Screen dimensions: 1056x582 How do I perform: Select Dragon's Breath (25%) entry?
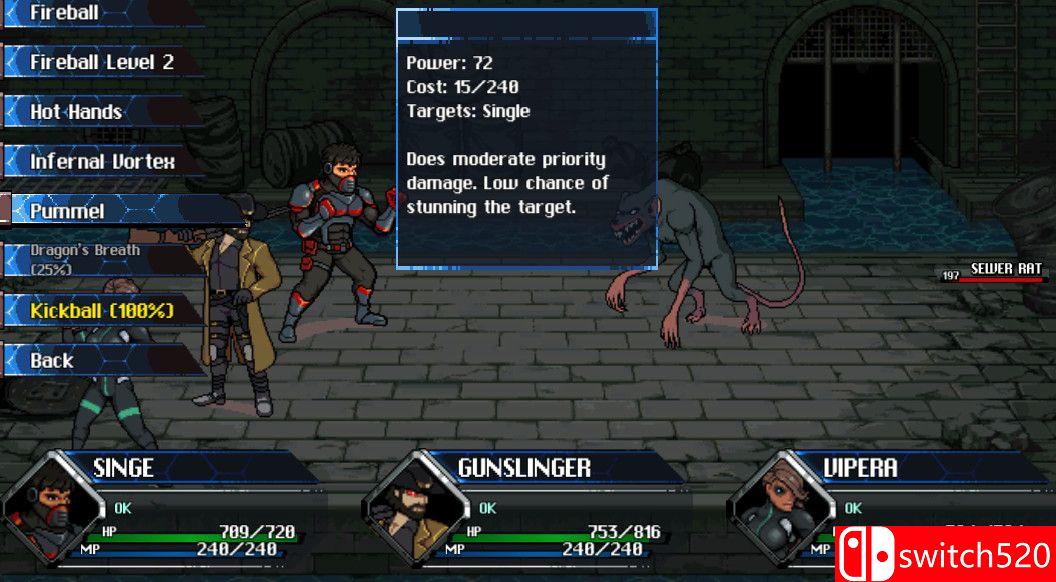[x=90, y=259]
